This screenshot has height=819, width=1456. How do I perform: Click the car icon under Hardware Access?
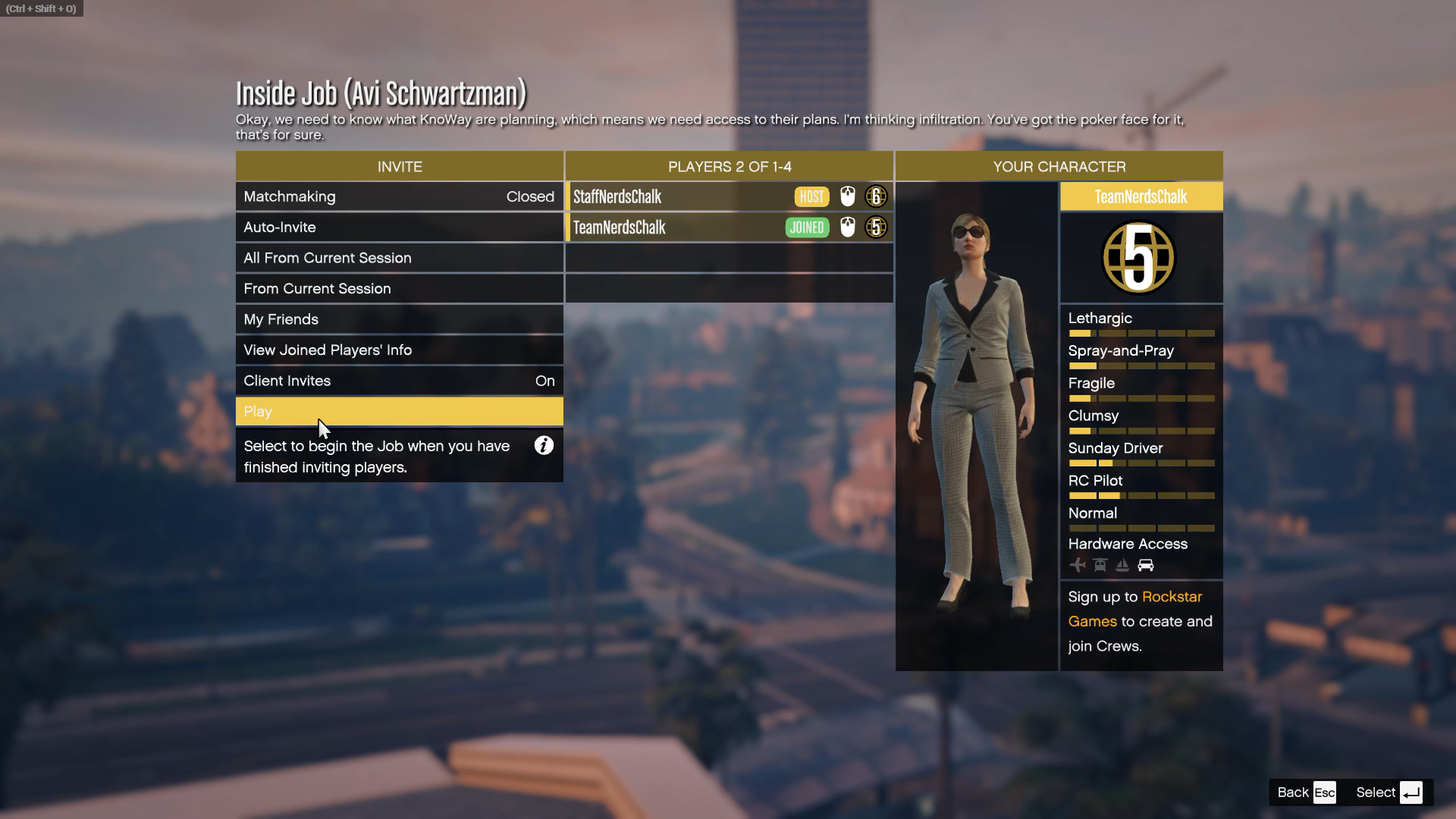pos(1146,565)
